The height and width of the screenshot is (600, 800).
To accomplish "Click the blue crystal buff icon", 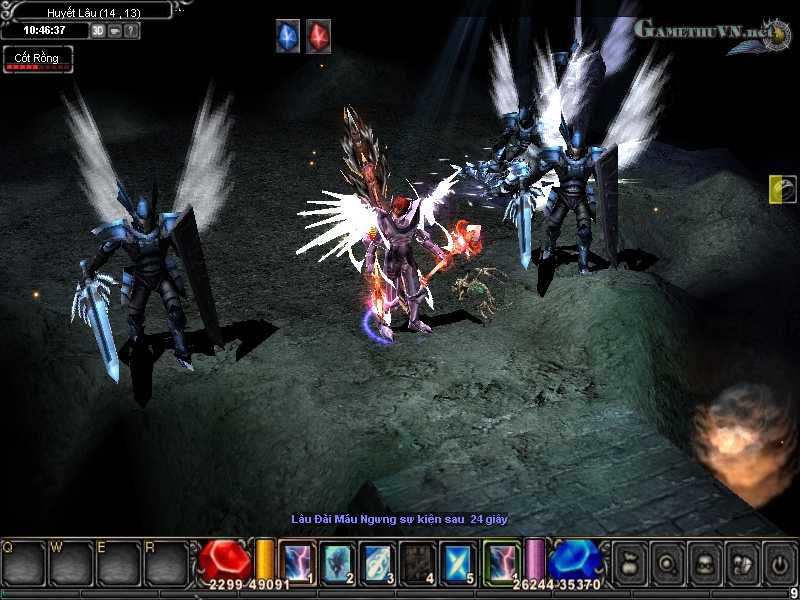I will coord(288,37).
